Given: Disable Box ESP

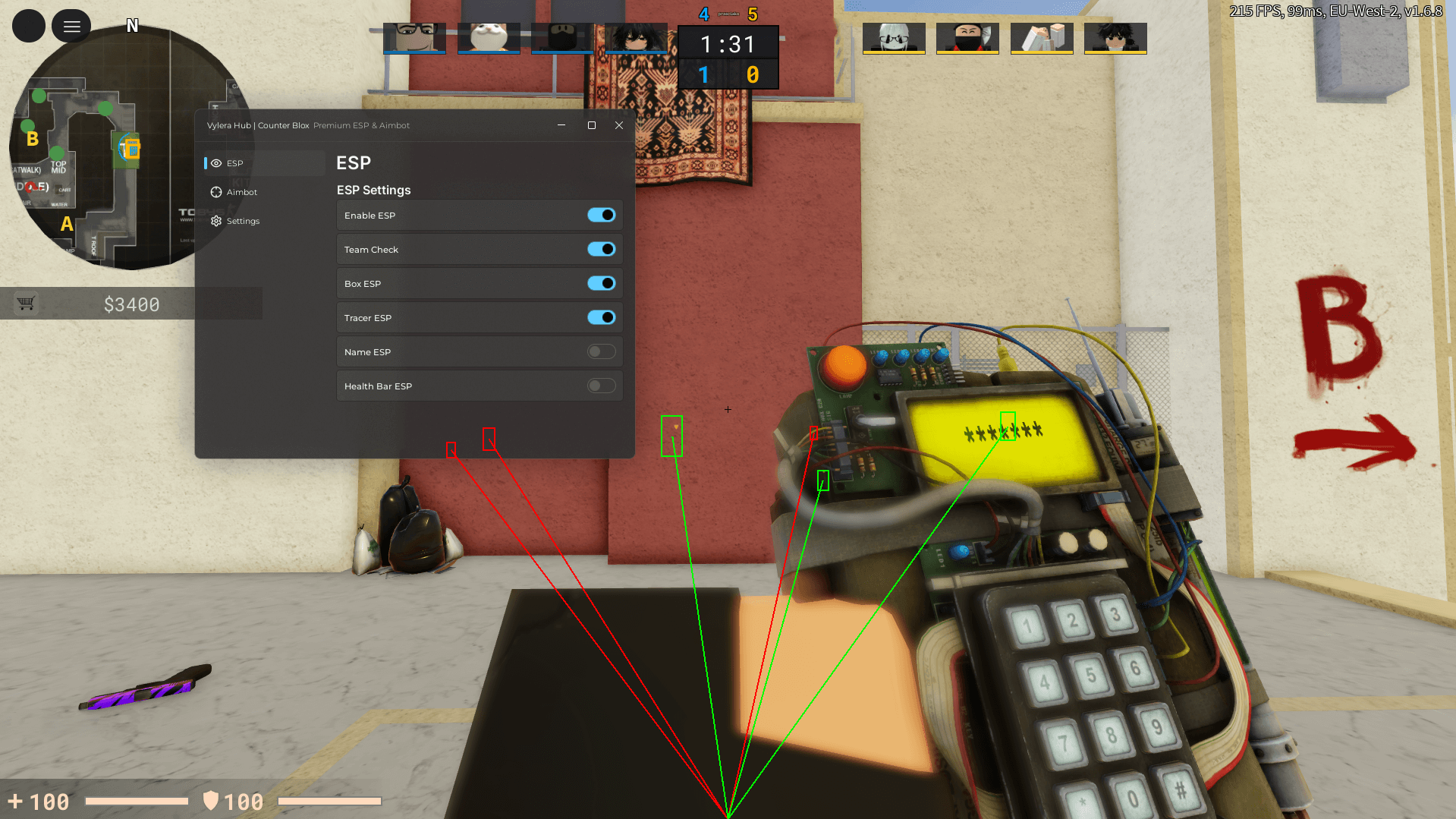Looking at the screenshot, I should point(602,283).
